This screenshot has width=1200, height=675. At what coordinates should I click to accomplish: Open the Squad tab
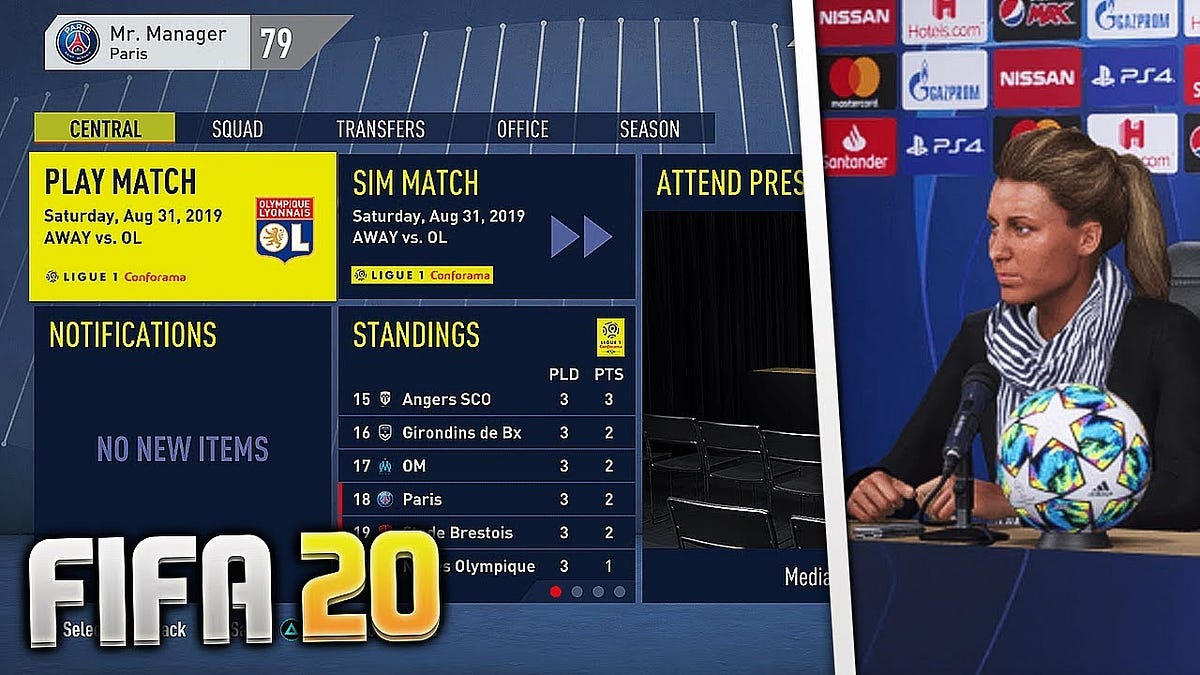[237, 129]
